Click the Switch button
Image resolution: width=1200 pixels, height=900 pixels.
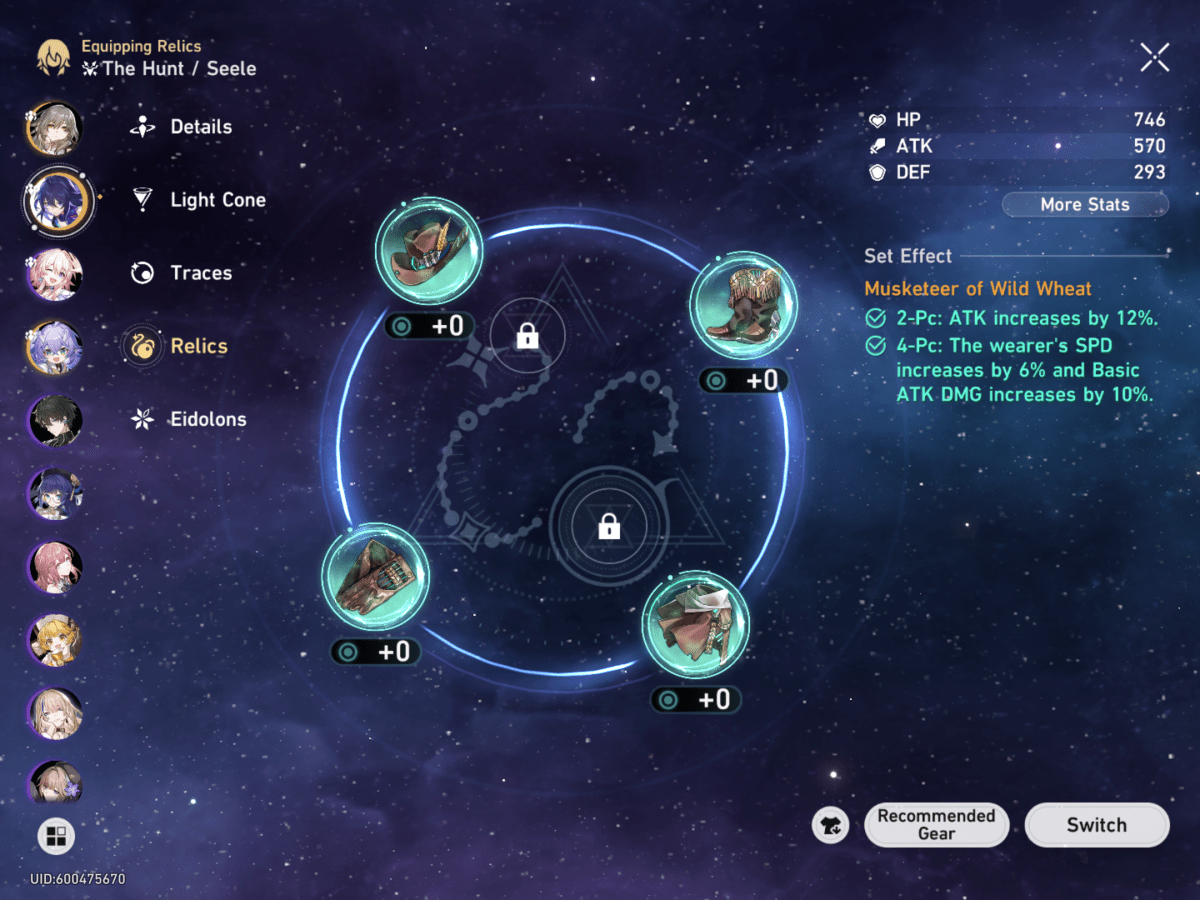(x=1096, y=825)
